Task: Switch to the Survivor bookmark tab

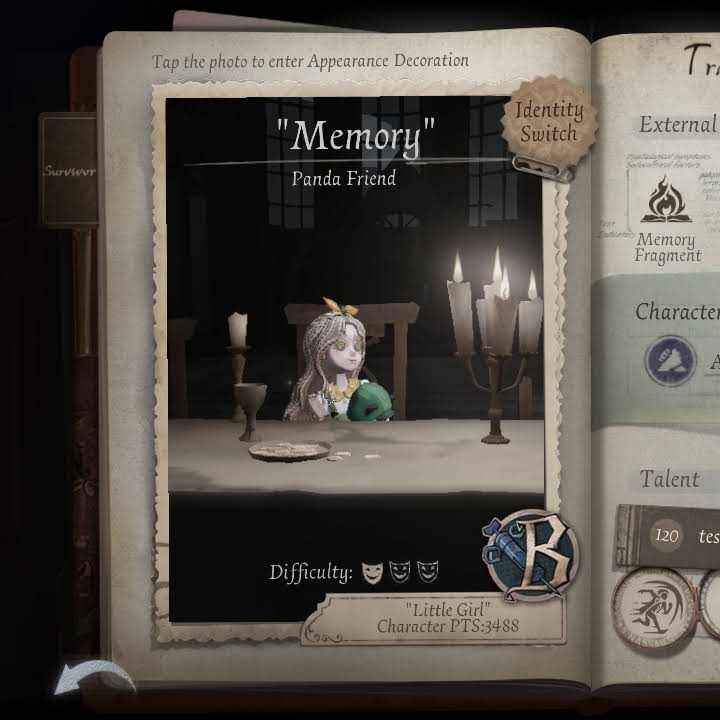Action: click(69, 170)
